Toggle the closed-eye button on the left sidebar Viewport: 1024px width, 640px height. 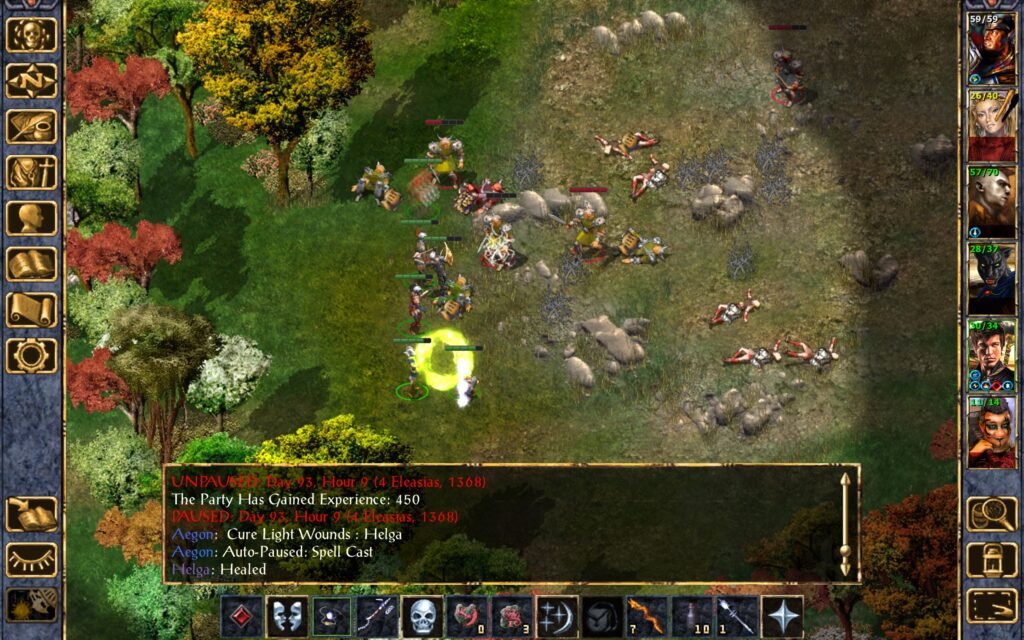pos(32,560)
